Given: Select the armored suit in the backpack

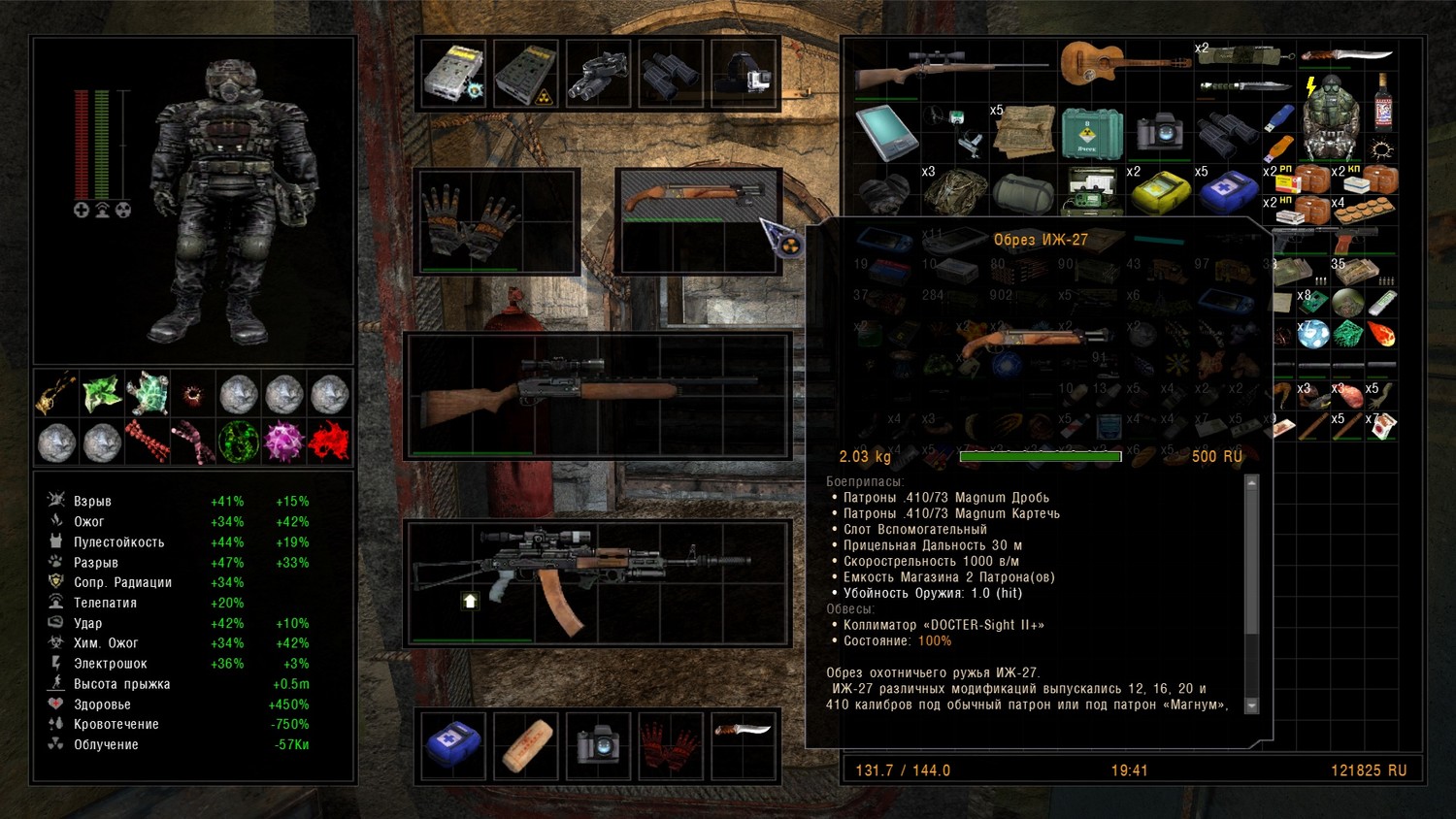Looking at the screenshot, I should (x=1330, y=117).
